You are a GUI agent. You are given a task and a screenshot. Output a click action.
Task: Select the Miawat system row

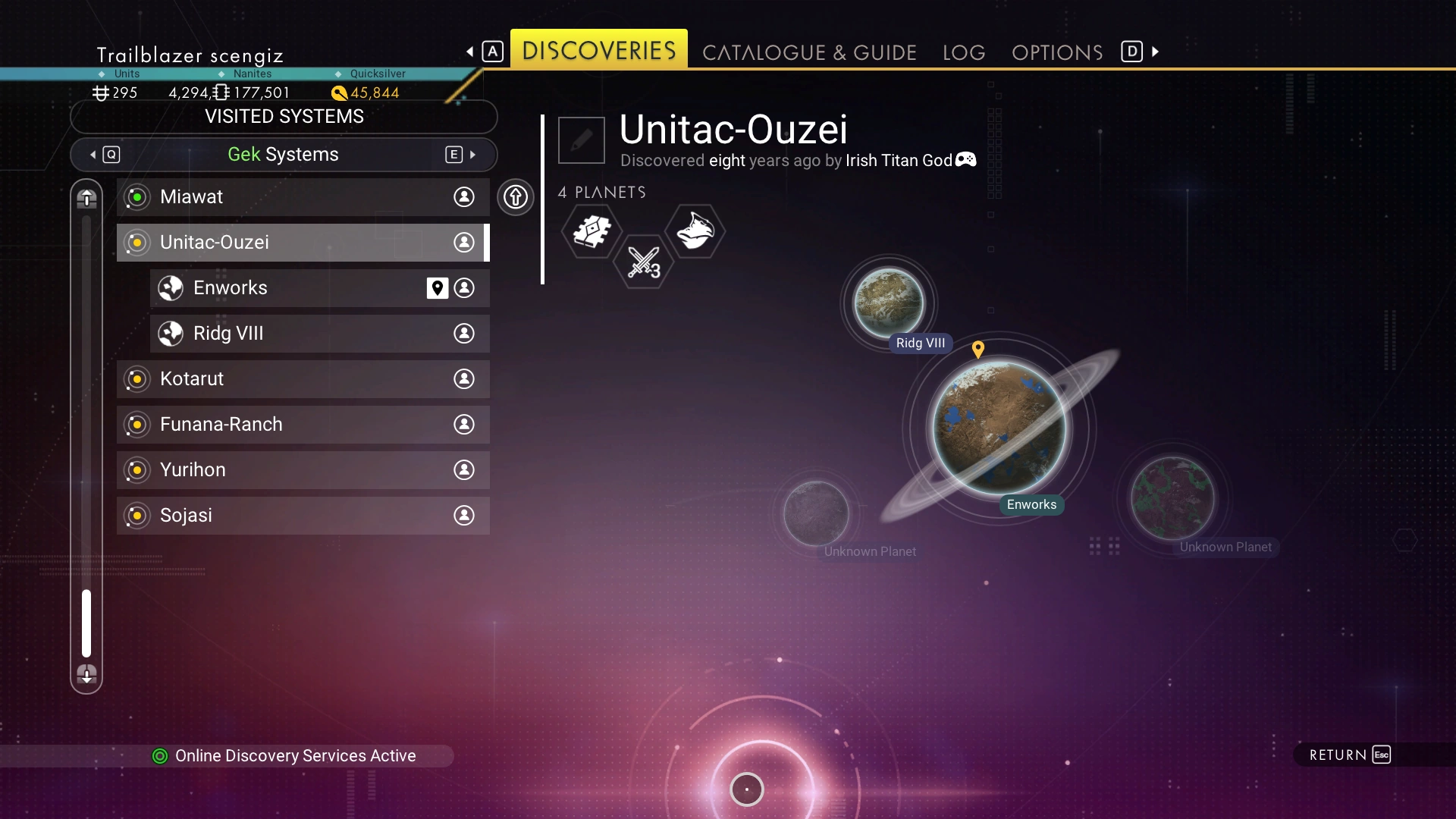point(303,197)
